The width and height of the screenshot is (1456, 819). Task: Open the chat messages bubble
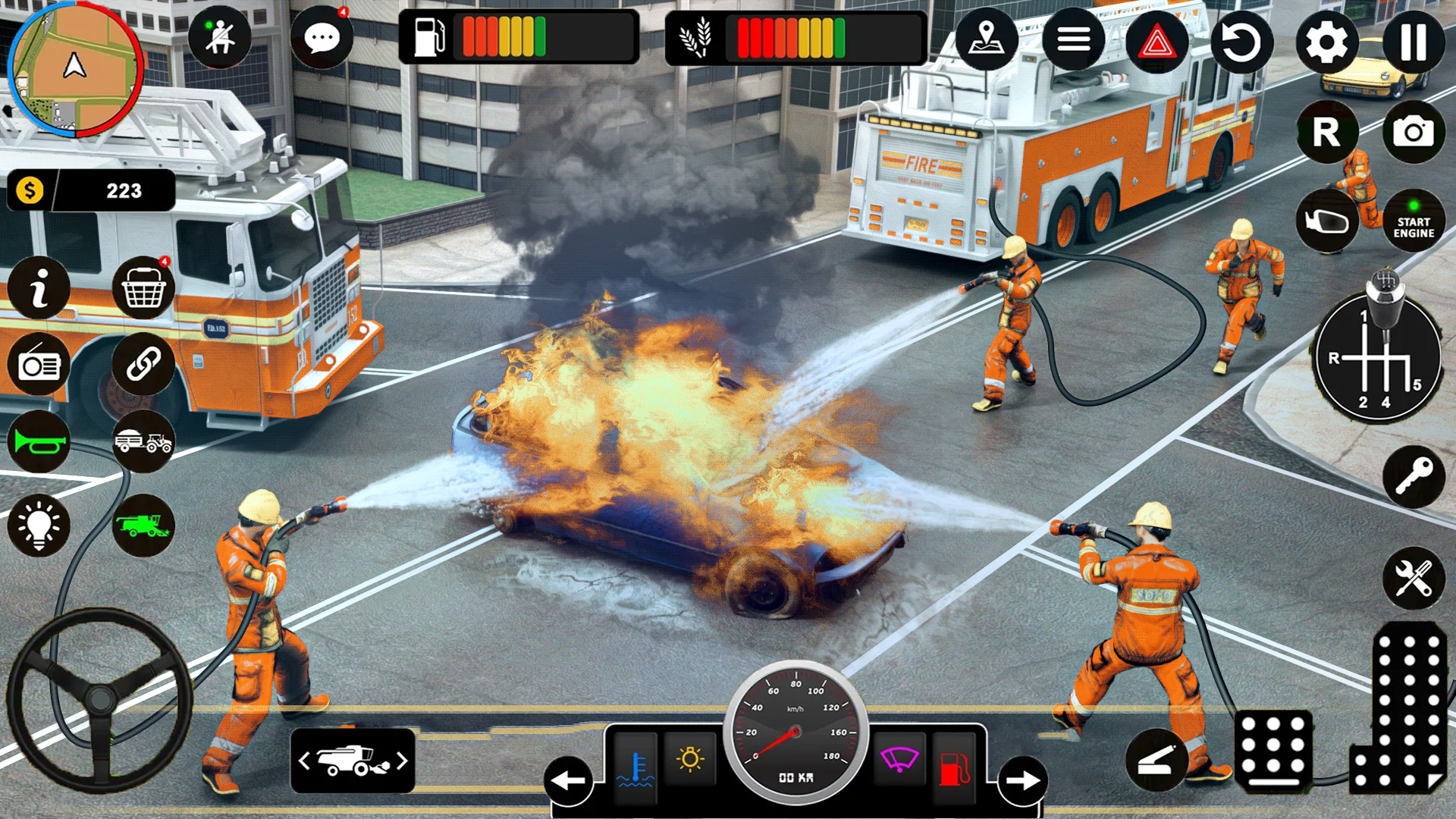(324, 37)
